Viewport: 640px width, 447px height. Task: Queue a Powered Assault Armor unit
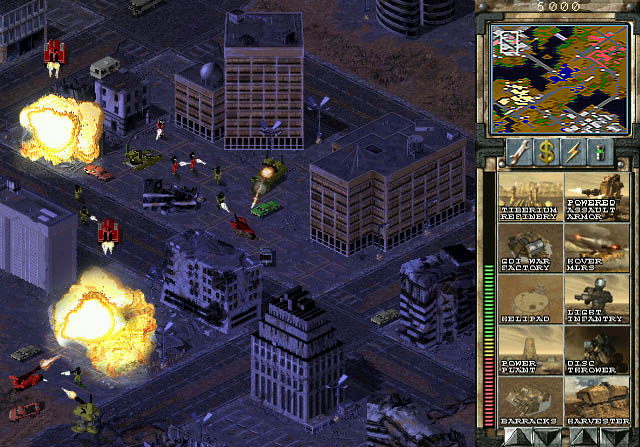[x=596, y=197]
